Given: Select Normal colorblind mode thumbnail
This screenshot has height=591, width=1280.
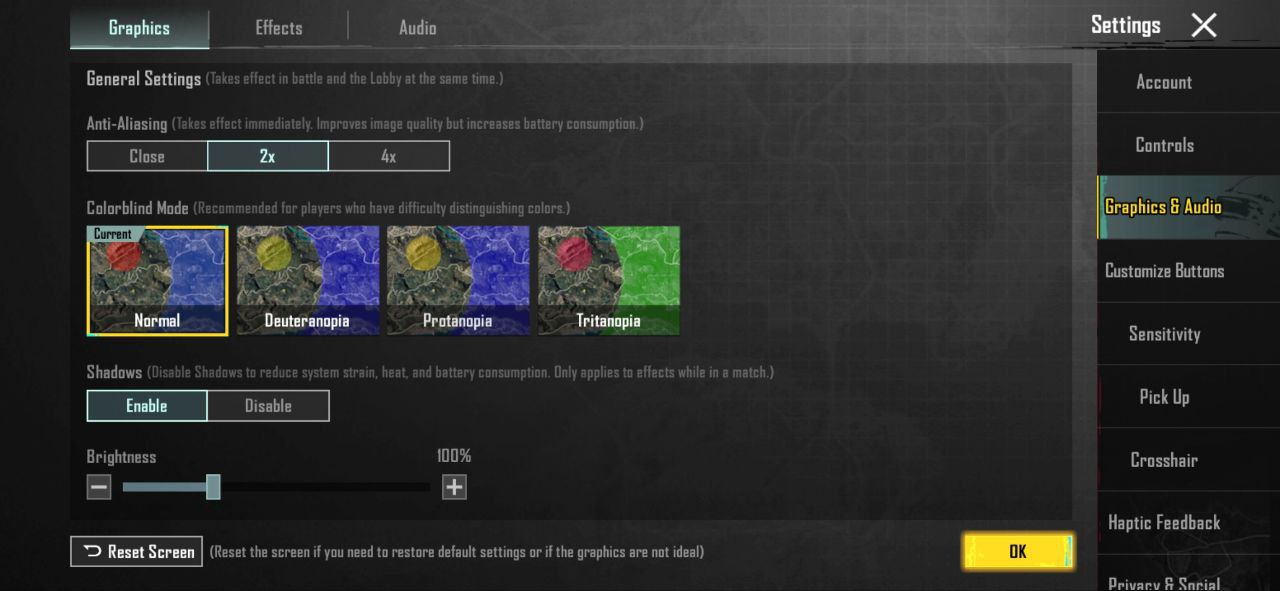Looking at the screenshot, I should 158,280.
